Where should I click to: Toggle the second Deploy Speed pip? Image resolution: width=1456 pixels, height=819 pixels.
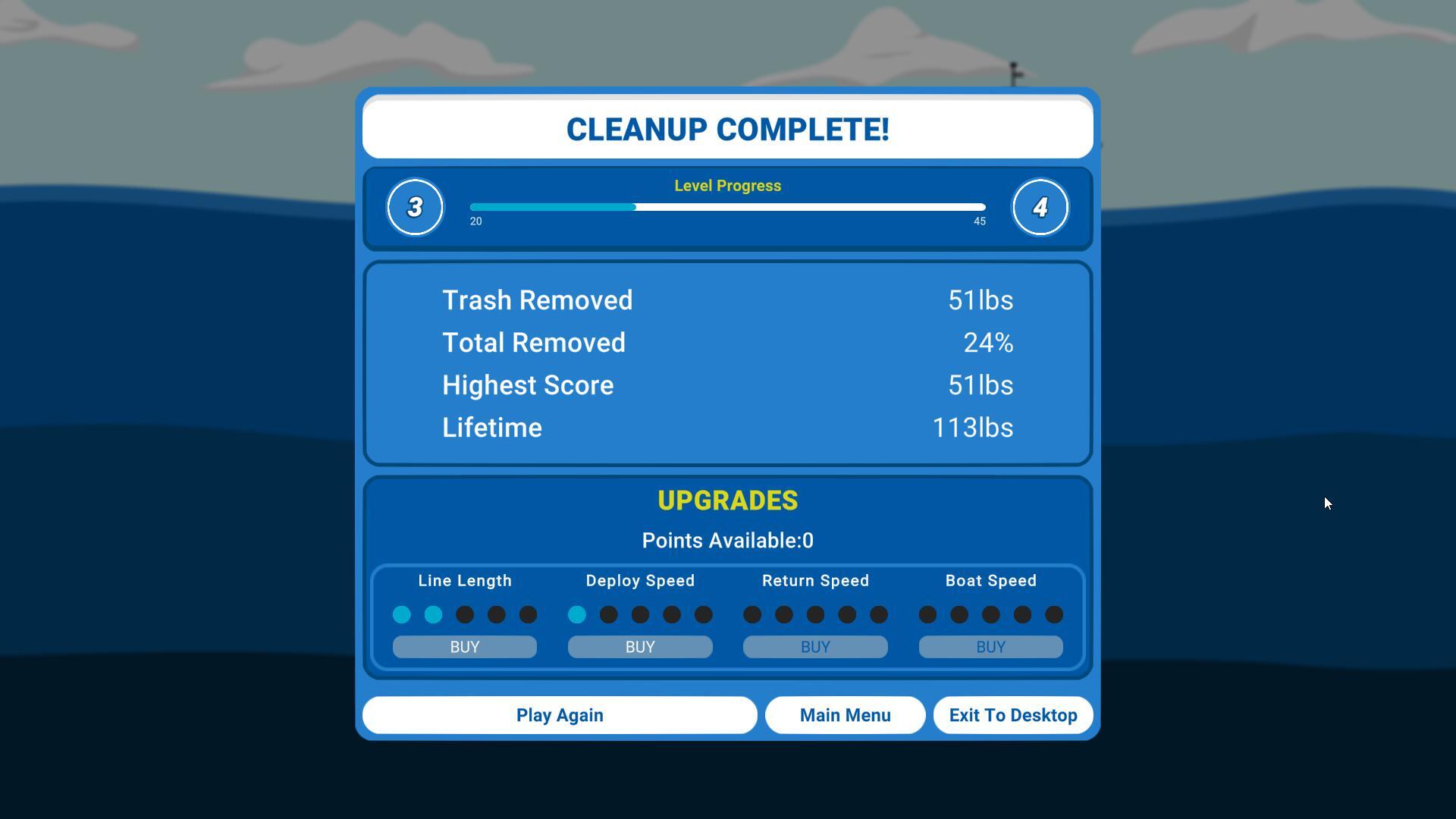[x=608, y=615]
